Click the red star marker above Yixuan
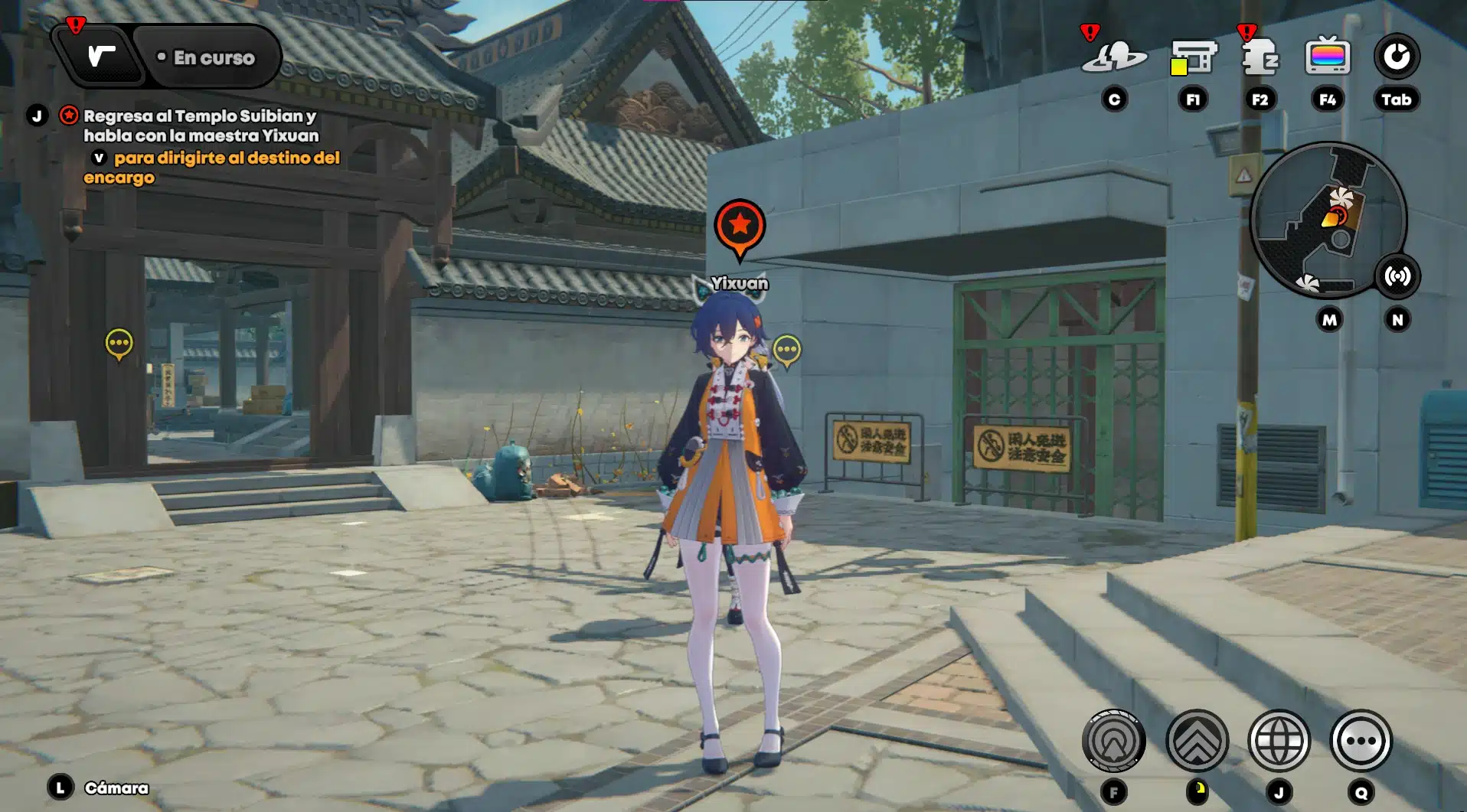 pos(740,226)
